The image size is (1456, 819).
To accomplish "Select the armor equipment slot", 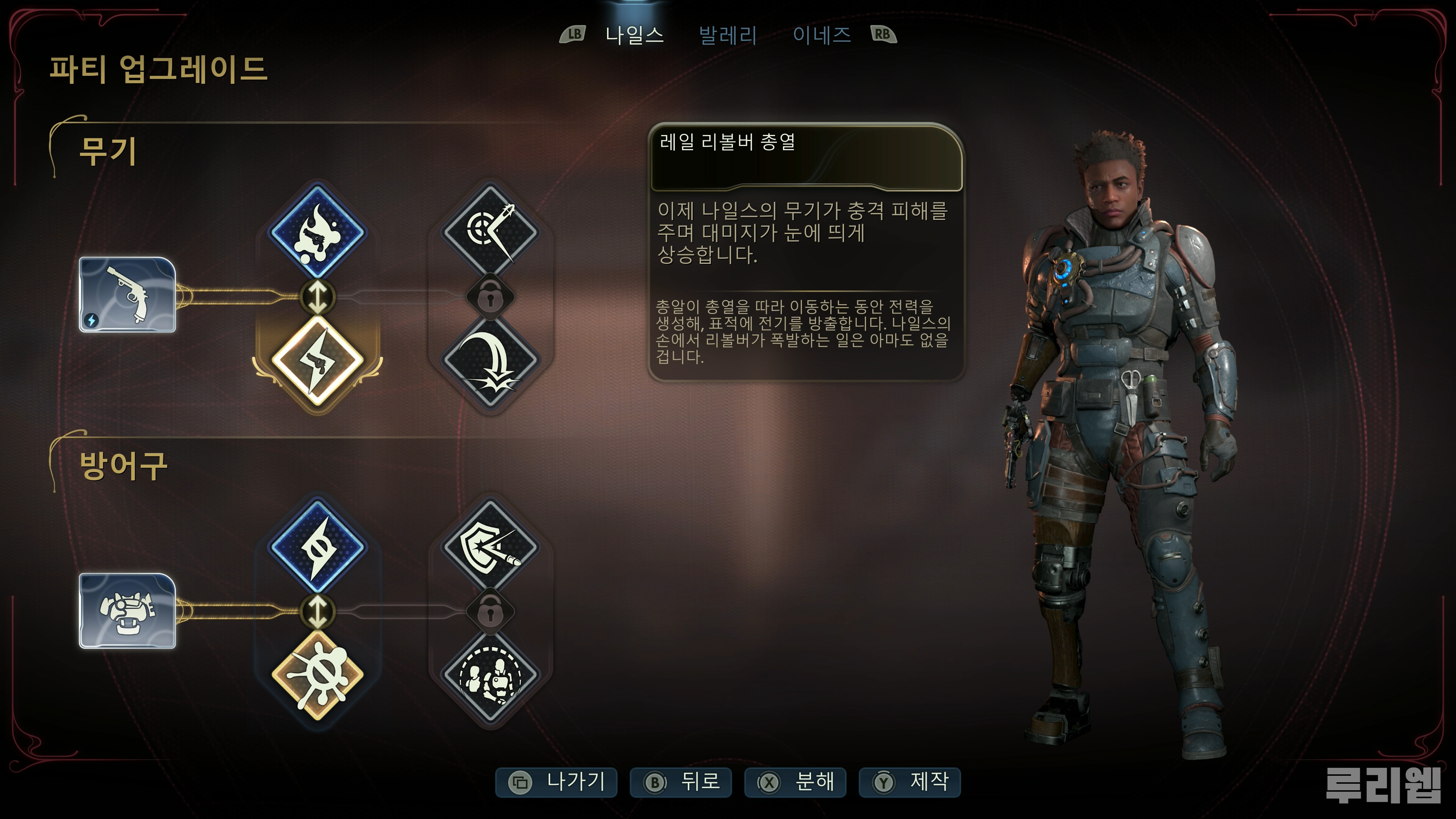I will (x=127, y=610).
